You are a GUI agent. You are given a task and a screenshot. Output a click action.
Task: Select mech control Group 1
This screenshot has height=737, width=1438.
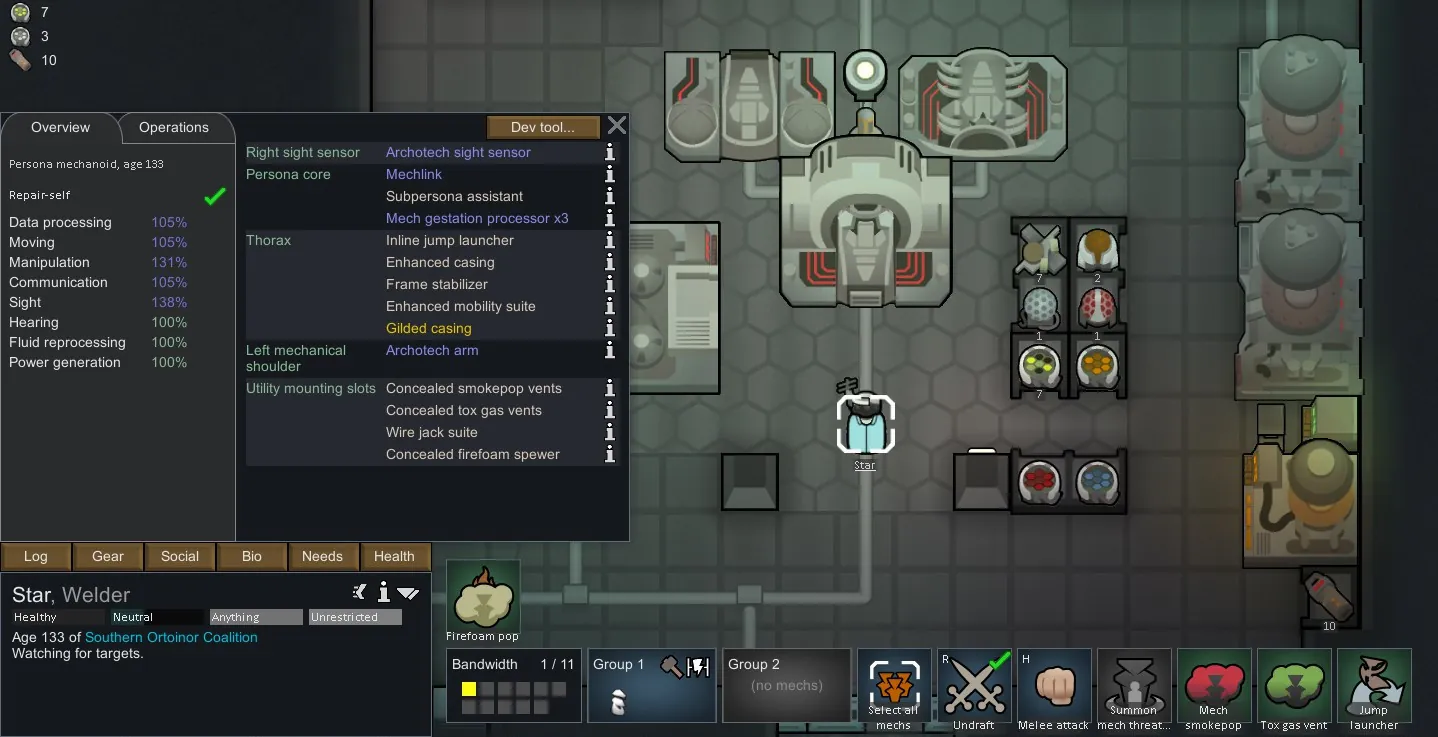pos(651,685)
